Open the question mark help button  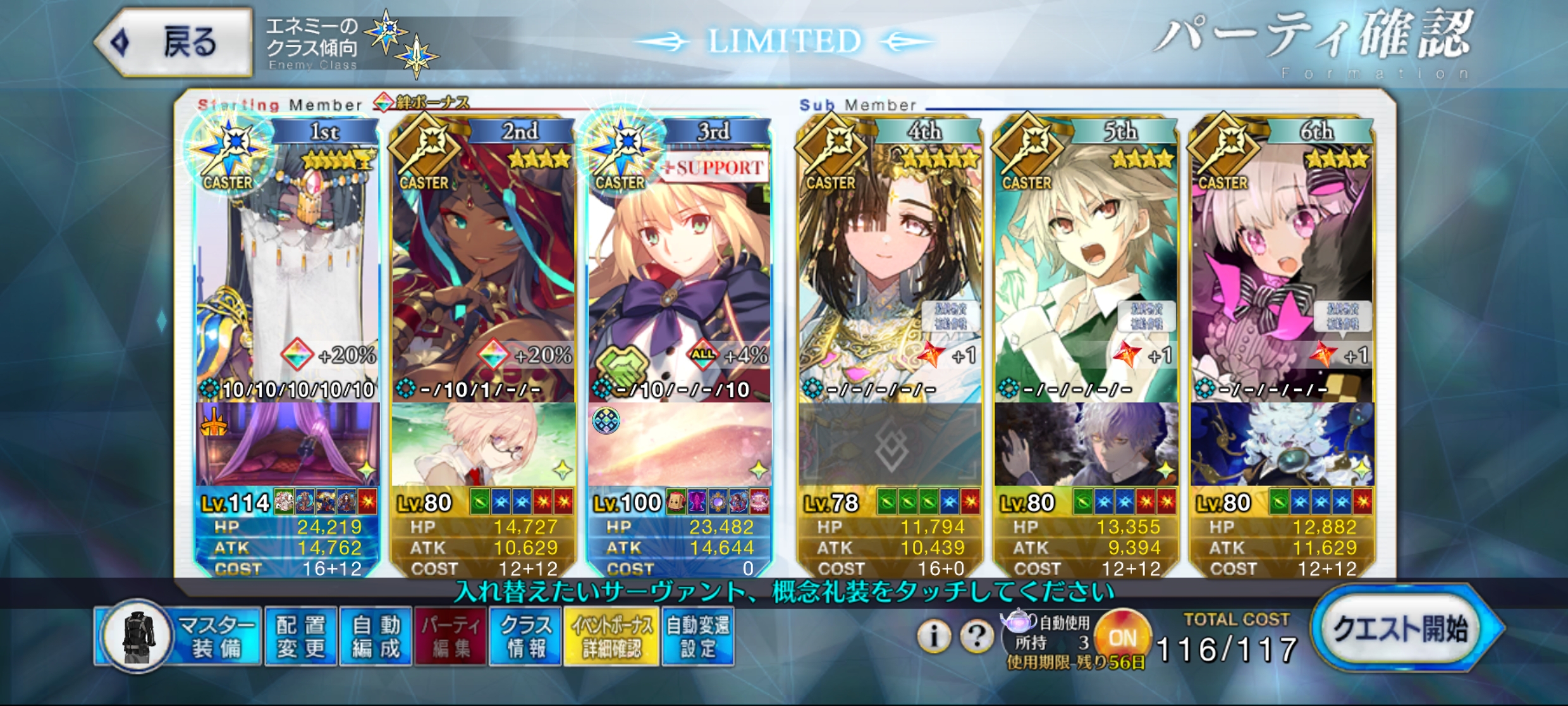[x=976, y=635]
